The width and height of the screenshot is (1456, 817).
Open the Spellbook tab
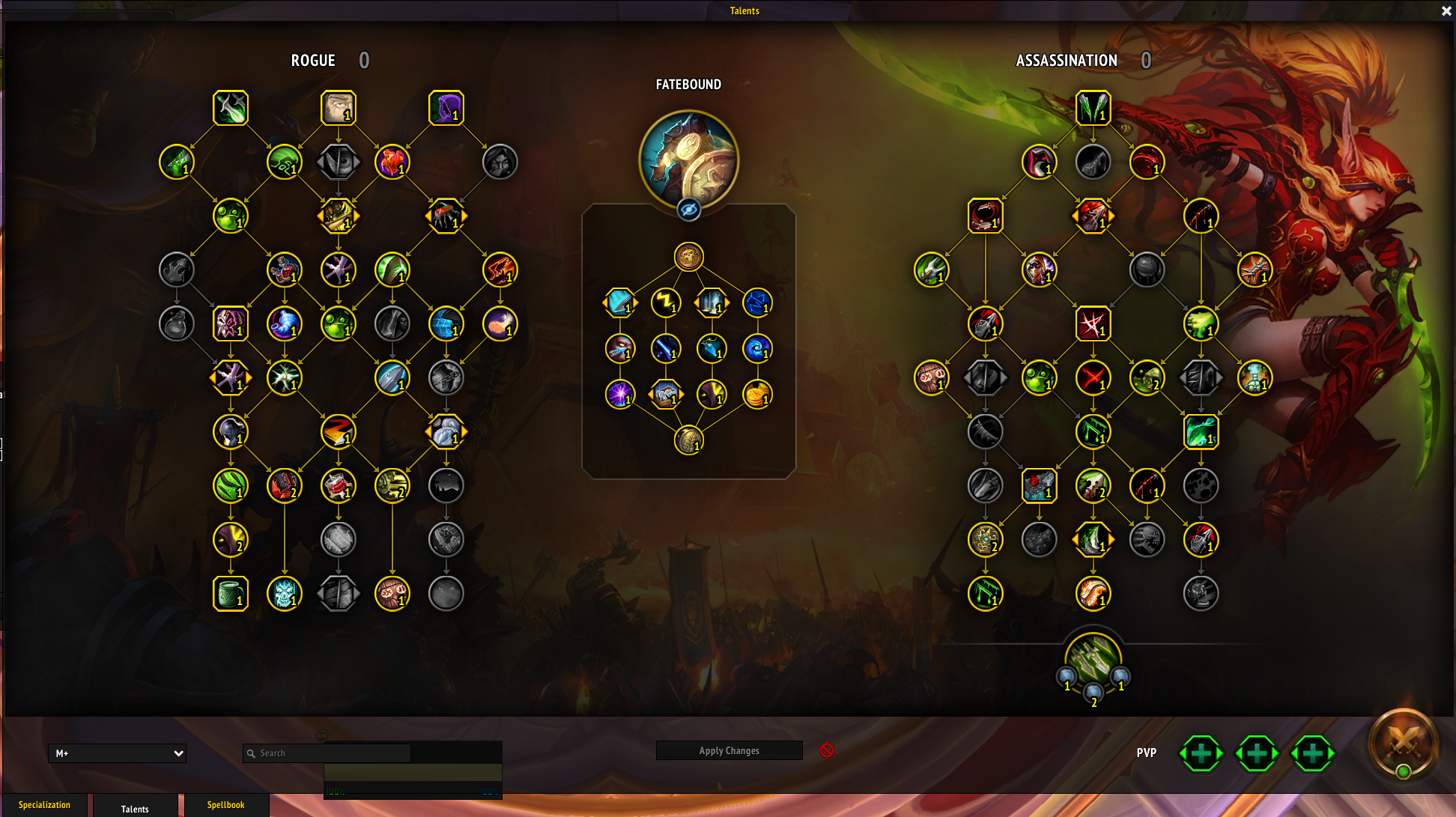pyautogui.click(x=225, y=805)
